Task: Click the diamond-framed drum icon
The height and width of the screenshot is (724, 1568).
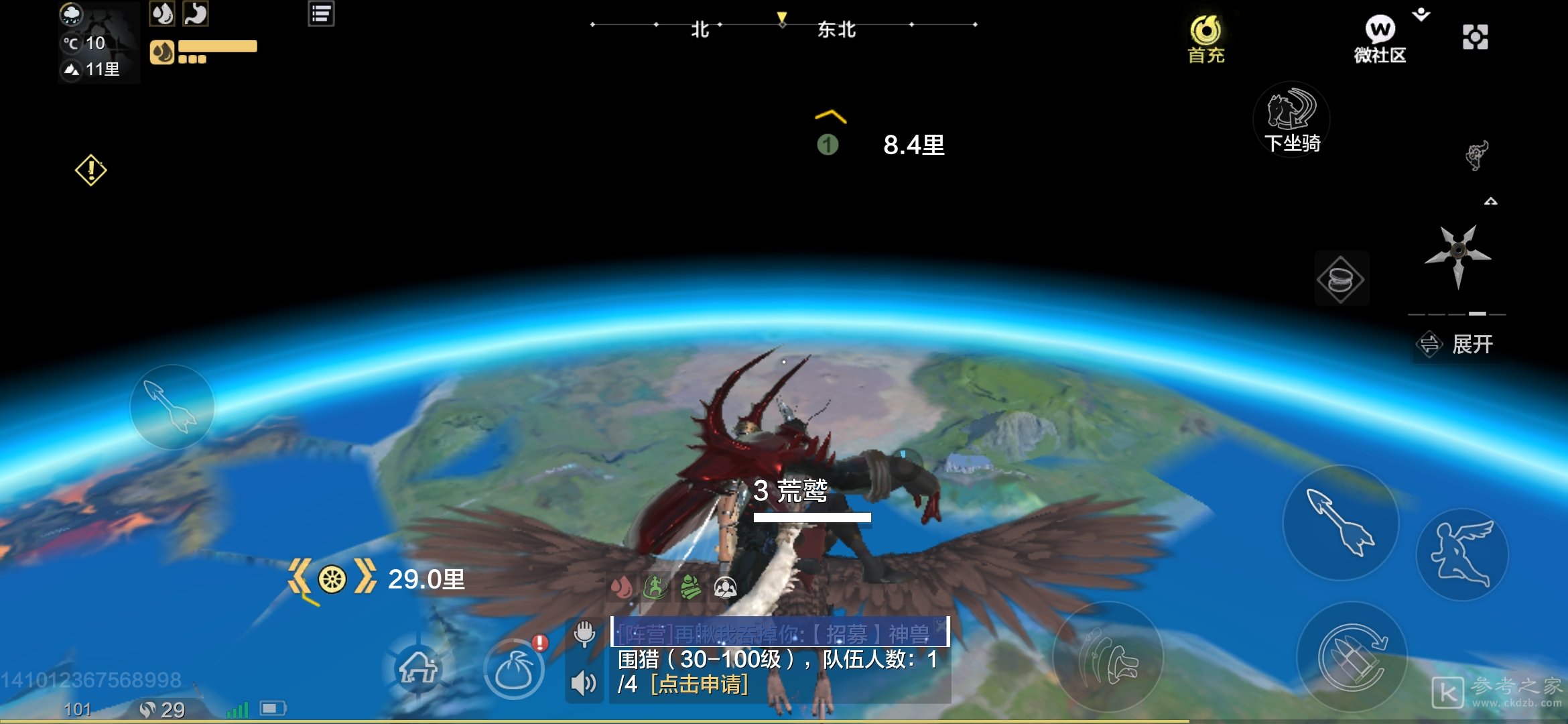Action: 1340,279
